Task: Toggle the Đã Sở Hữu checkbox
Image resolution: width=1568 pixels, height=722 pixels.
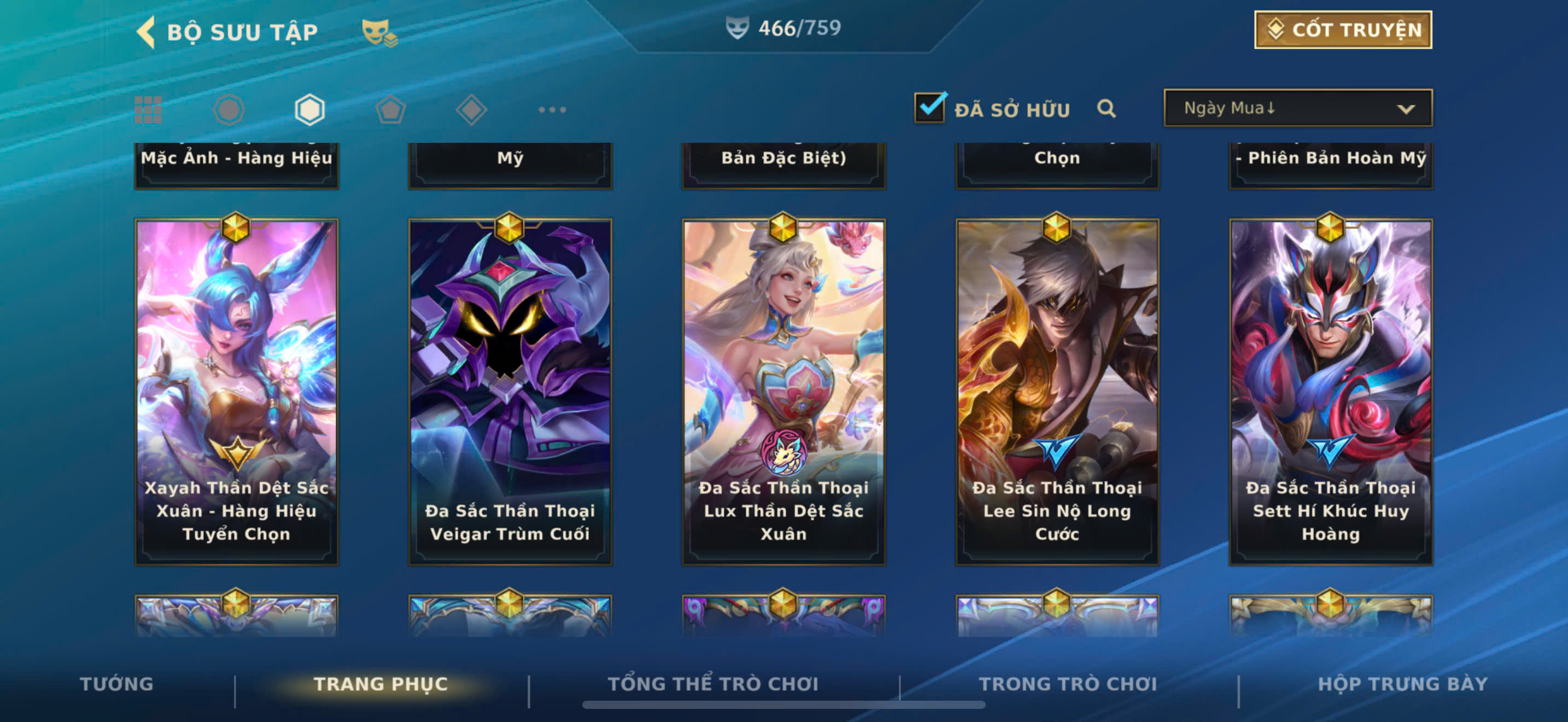Action: 929,108
